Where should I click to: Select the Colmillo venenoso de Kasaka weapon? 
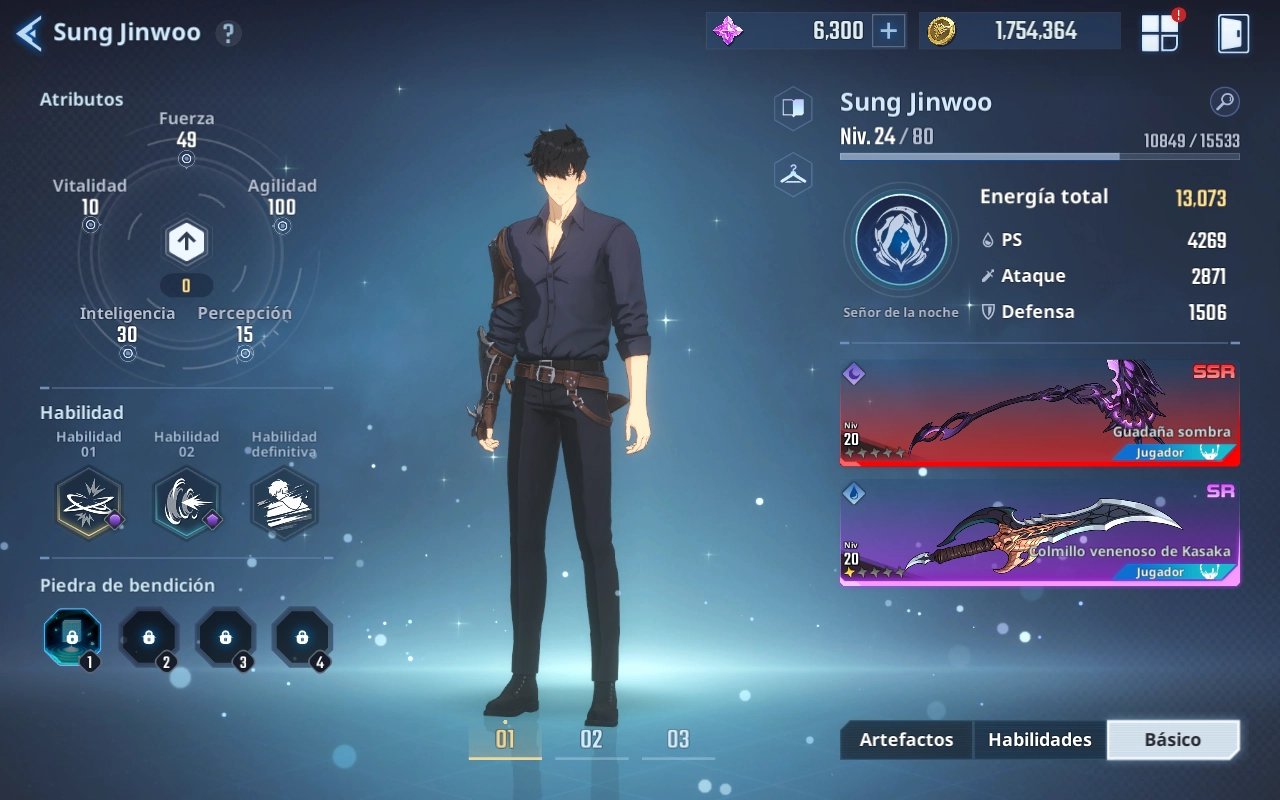coord(1039,532)
